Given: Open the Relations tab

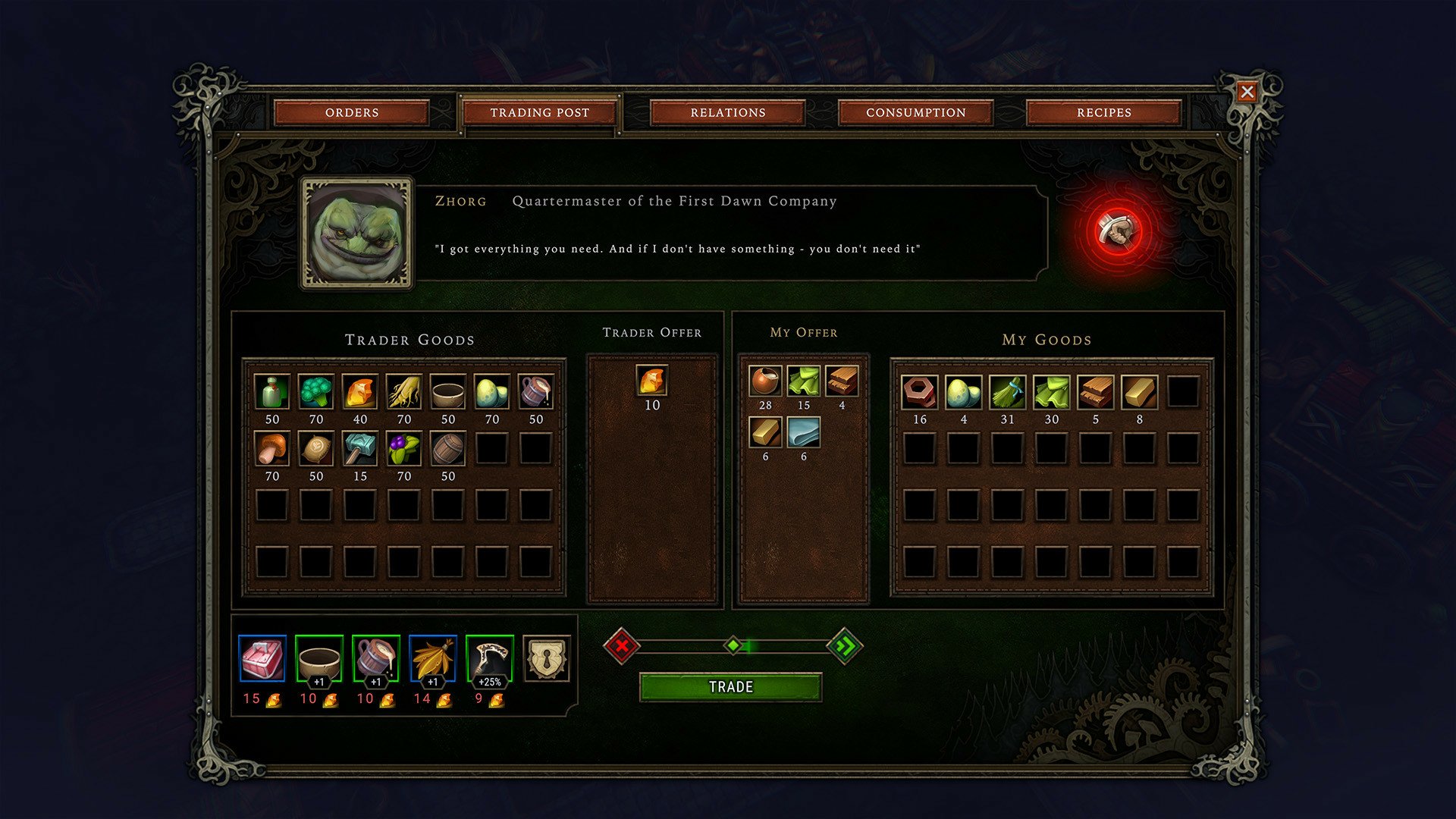Looking at the screenshot, I should coord(727,112).
